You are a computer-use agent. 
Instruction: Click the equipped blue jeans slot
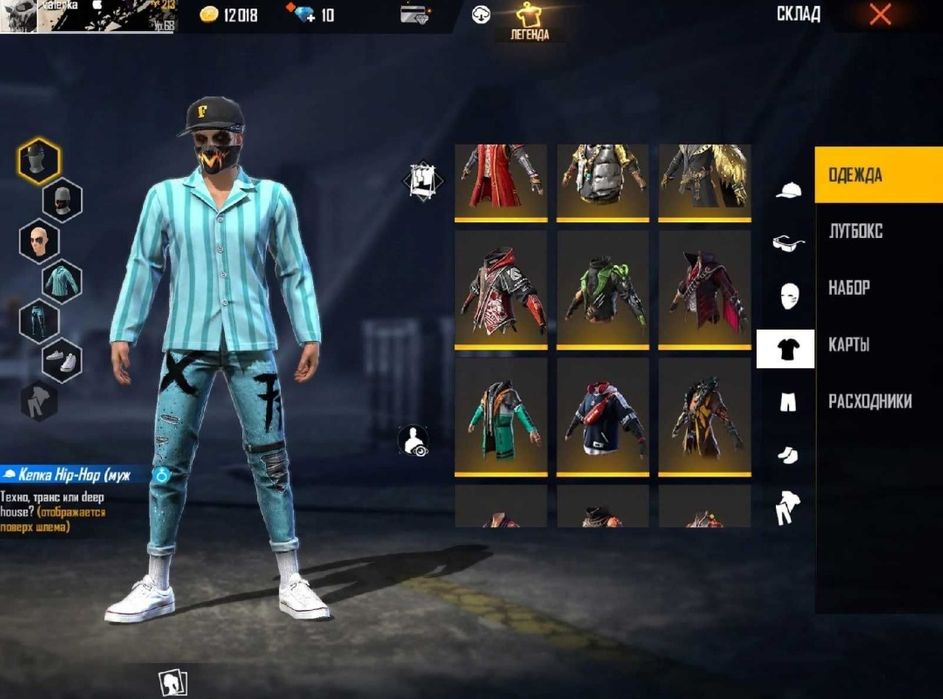pyautogui.click(x=39, y=321)
